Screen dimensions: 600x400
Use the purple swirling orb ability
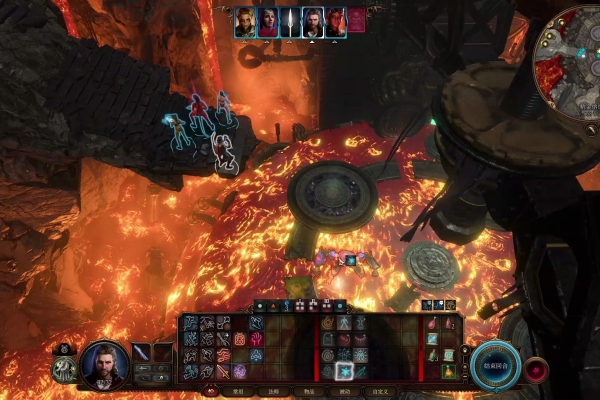241,371
